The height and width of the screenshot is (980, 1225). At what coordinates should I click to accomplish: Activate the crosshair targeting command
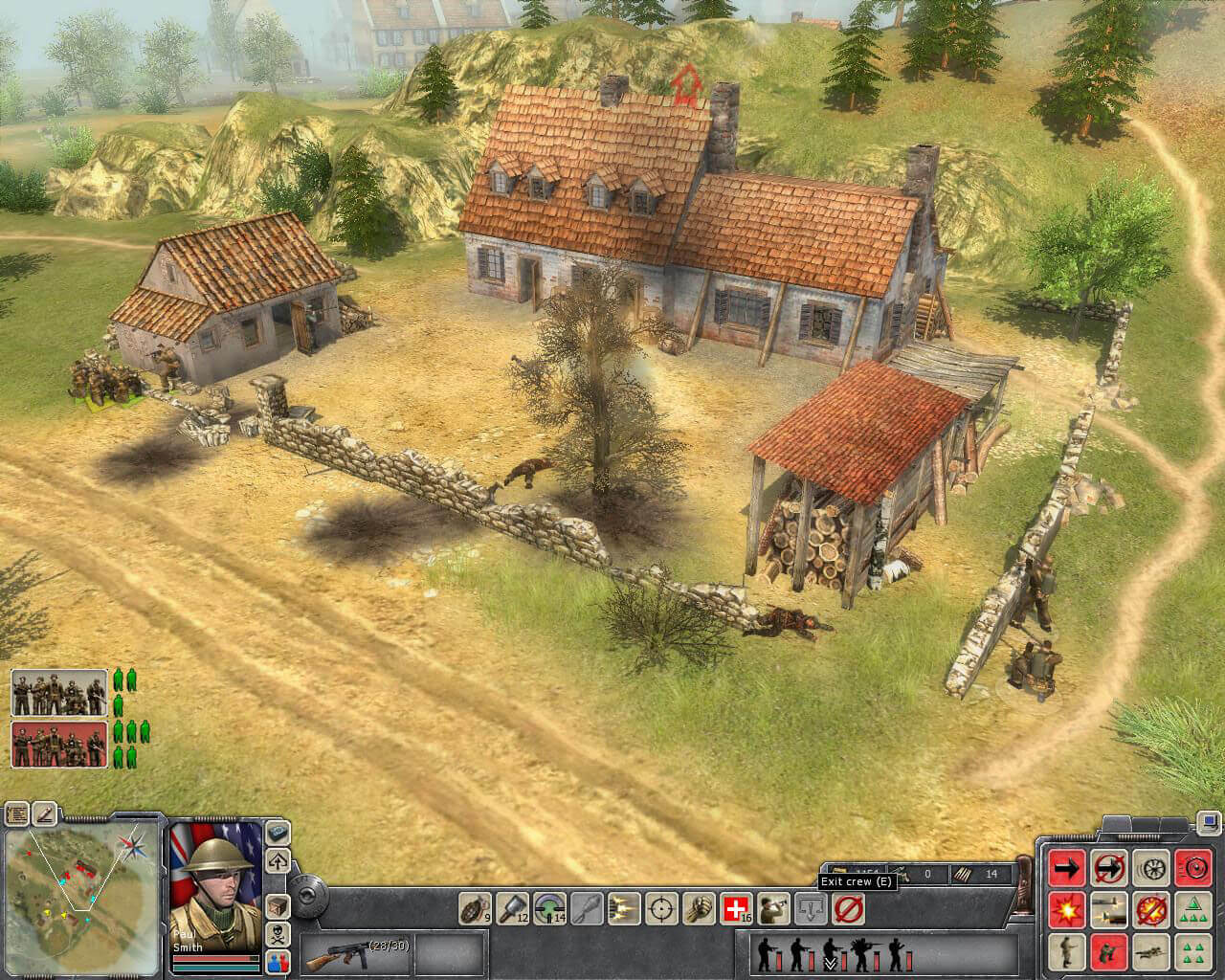click(x=661, y=907)
